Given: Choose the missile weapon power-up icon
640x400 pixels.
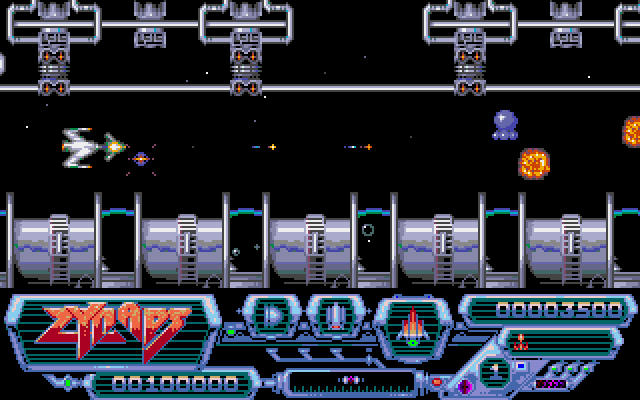Looking at the screenshot, I should [337, 318].
